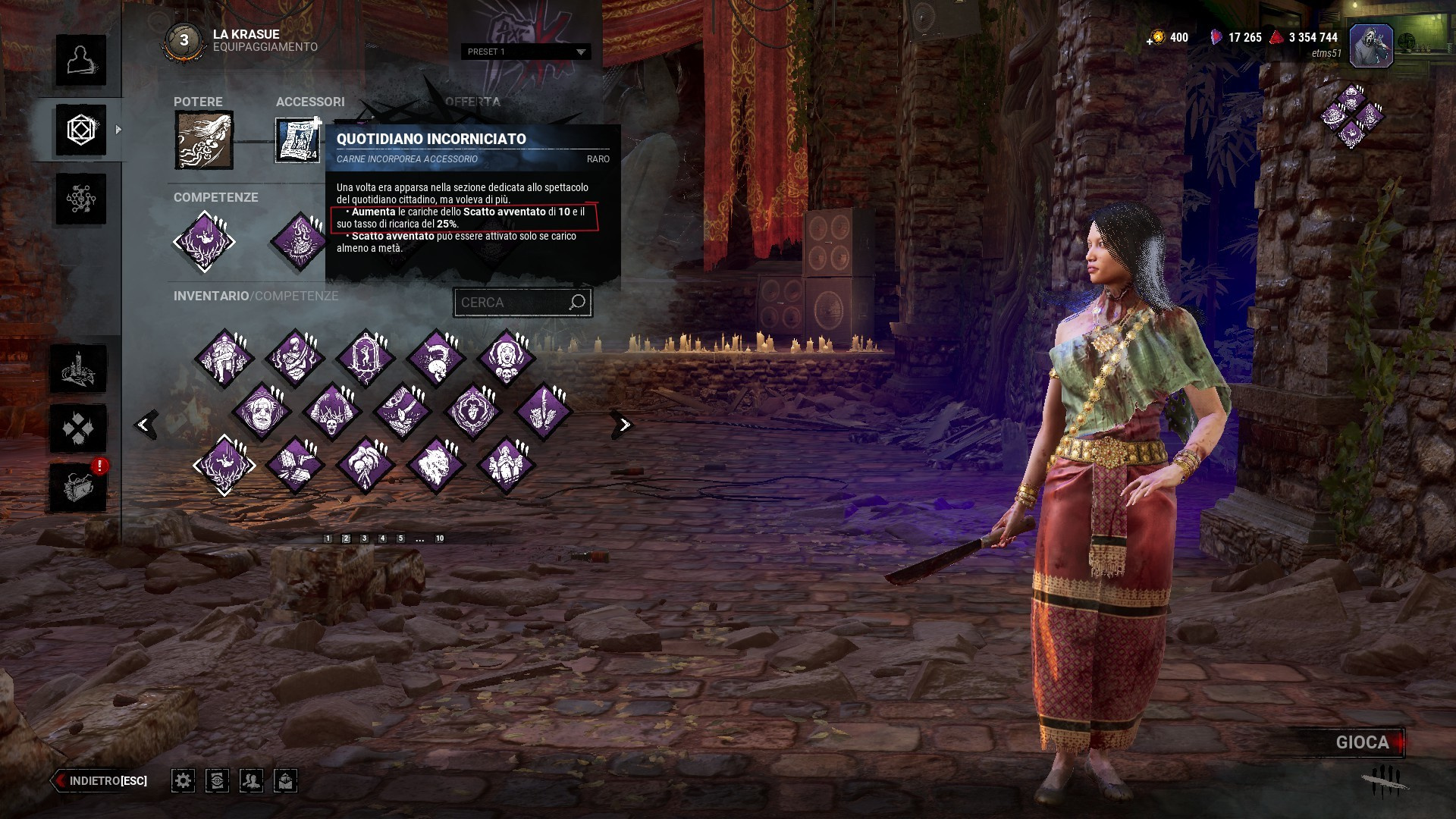Image resolution: width=1456 pixels, height=819 pixels.
Task: Pick the screaming woman with skulls perk
Action: (x=506, y=357)
